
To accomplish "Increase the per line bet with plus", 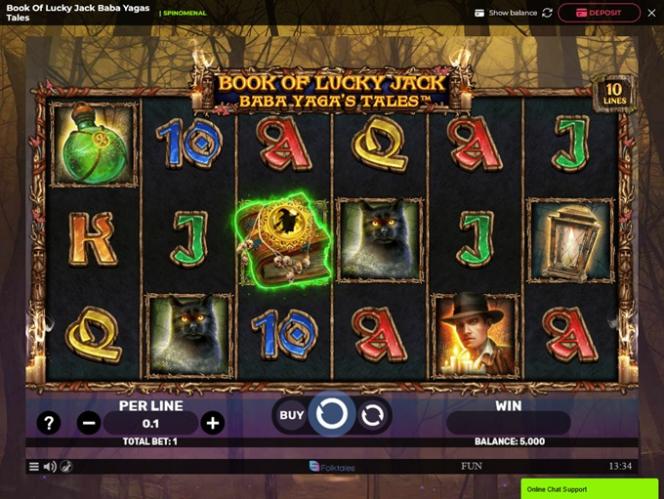I will (x=212, y=423).
